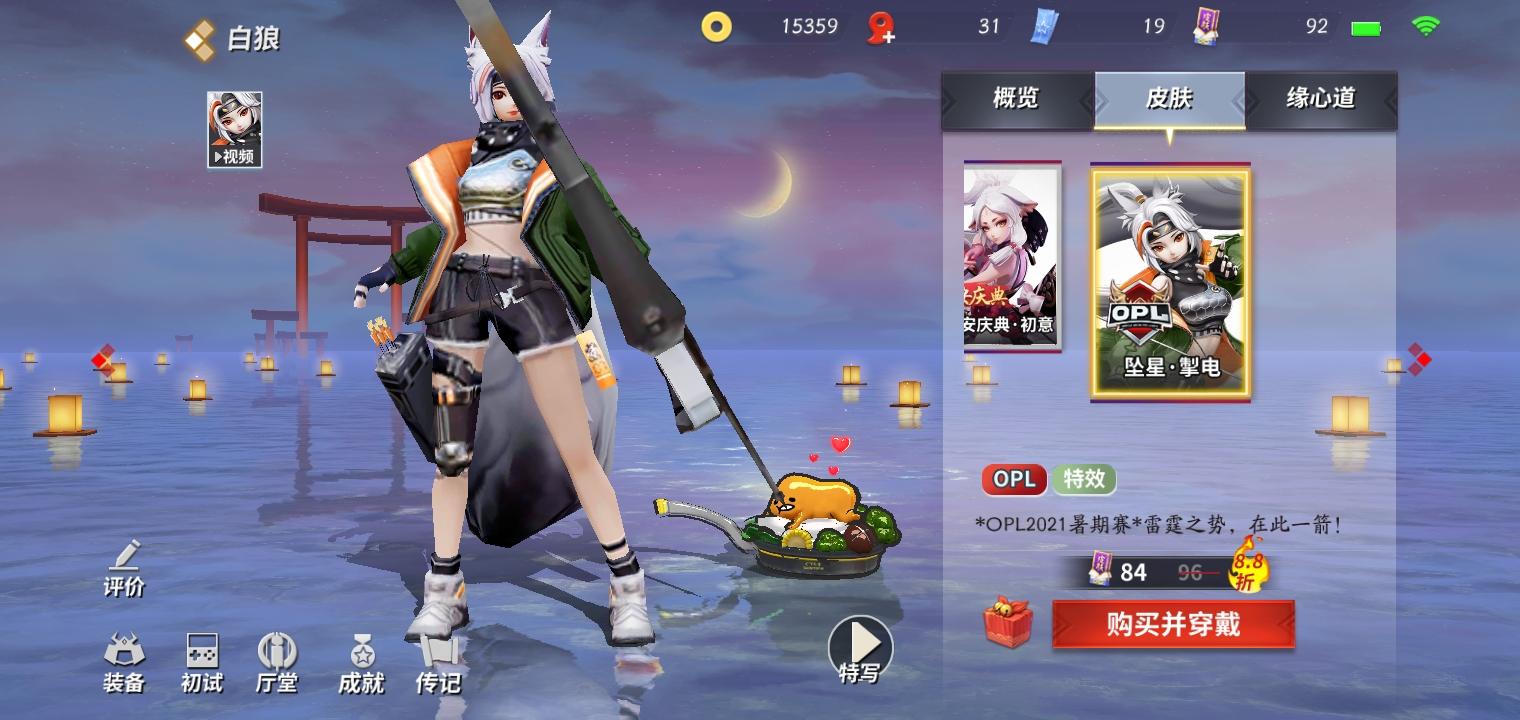Viewport: 1520px width, 720px height.
Task: Tap the 特写 (Close-up) play control
Action: click(858, 645)
